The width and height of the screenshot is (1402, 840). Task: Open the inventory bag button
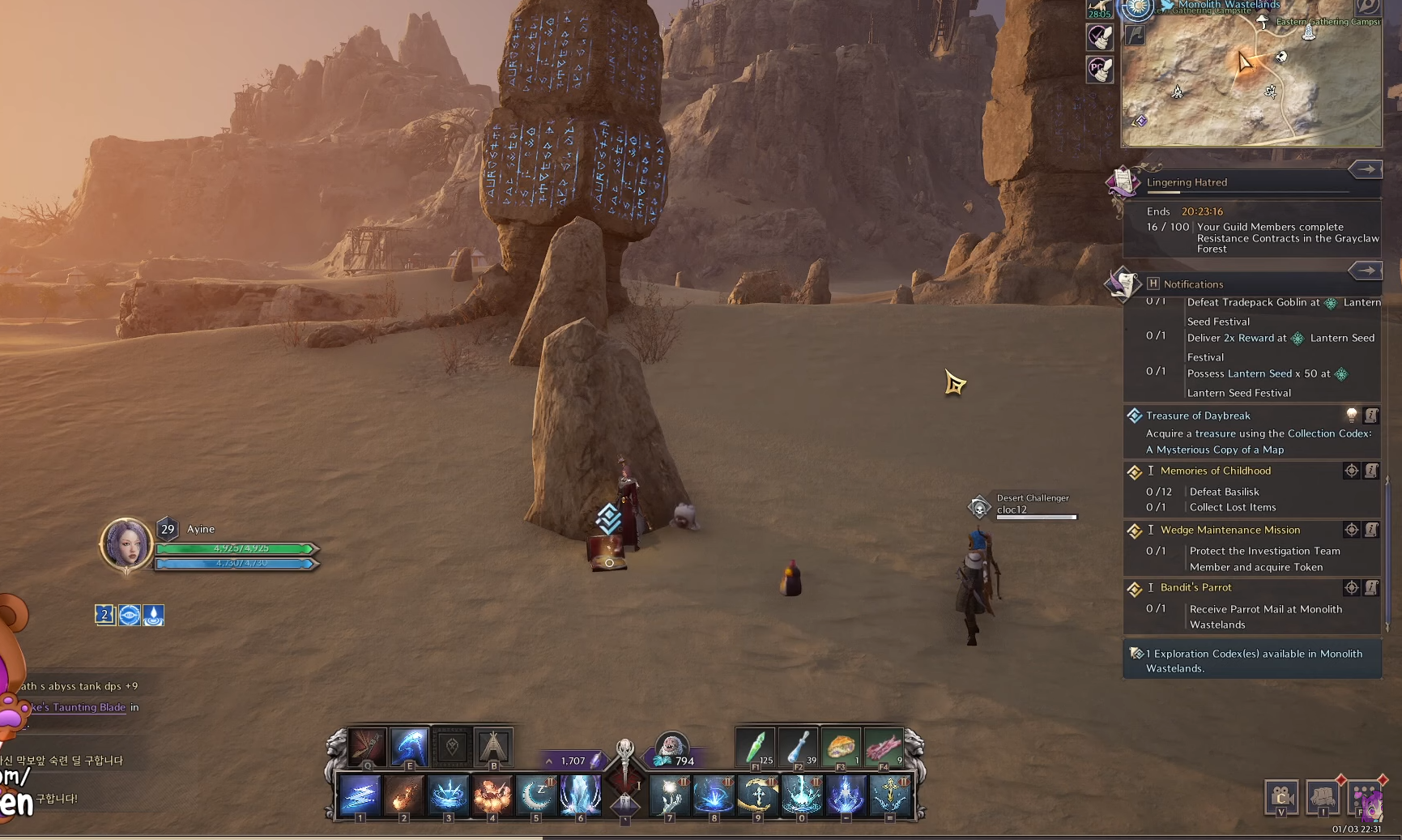(1323, 797)
